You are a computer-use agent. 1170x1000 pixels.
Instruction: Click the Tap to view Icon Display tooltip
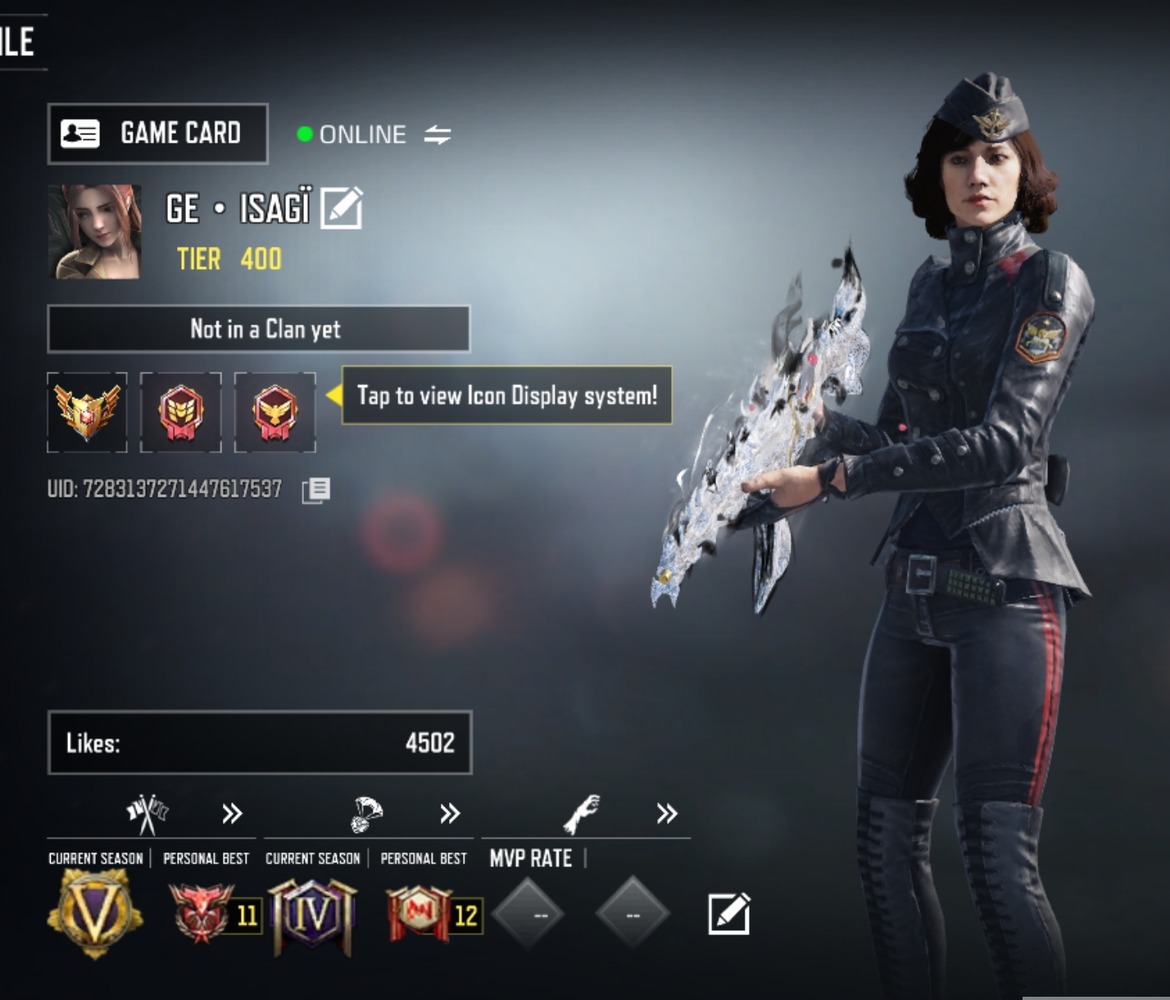click(x=506, y=395)
